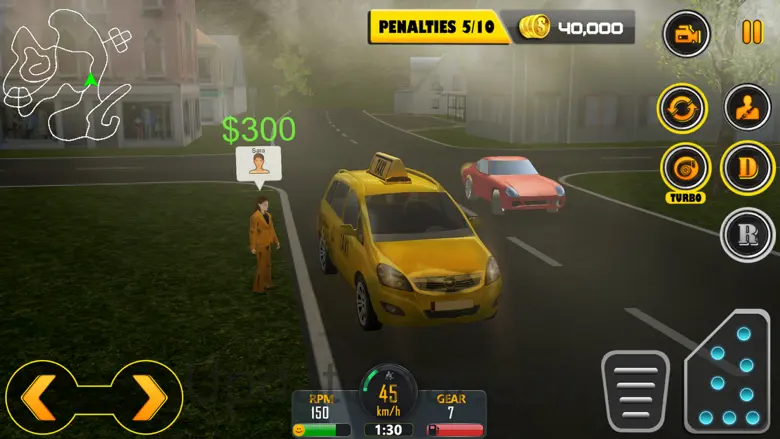Viewport: 780px width, 439px height.
Task: Shift into Drive gear
Action: click(x=747, y=167)
